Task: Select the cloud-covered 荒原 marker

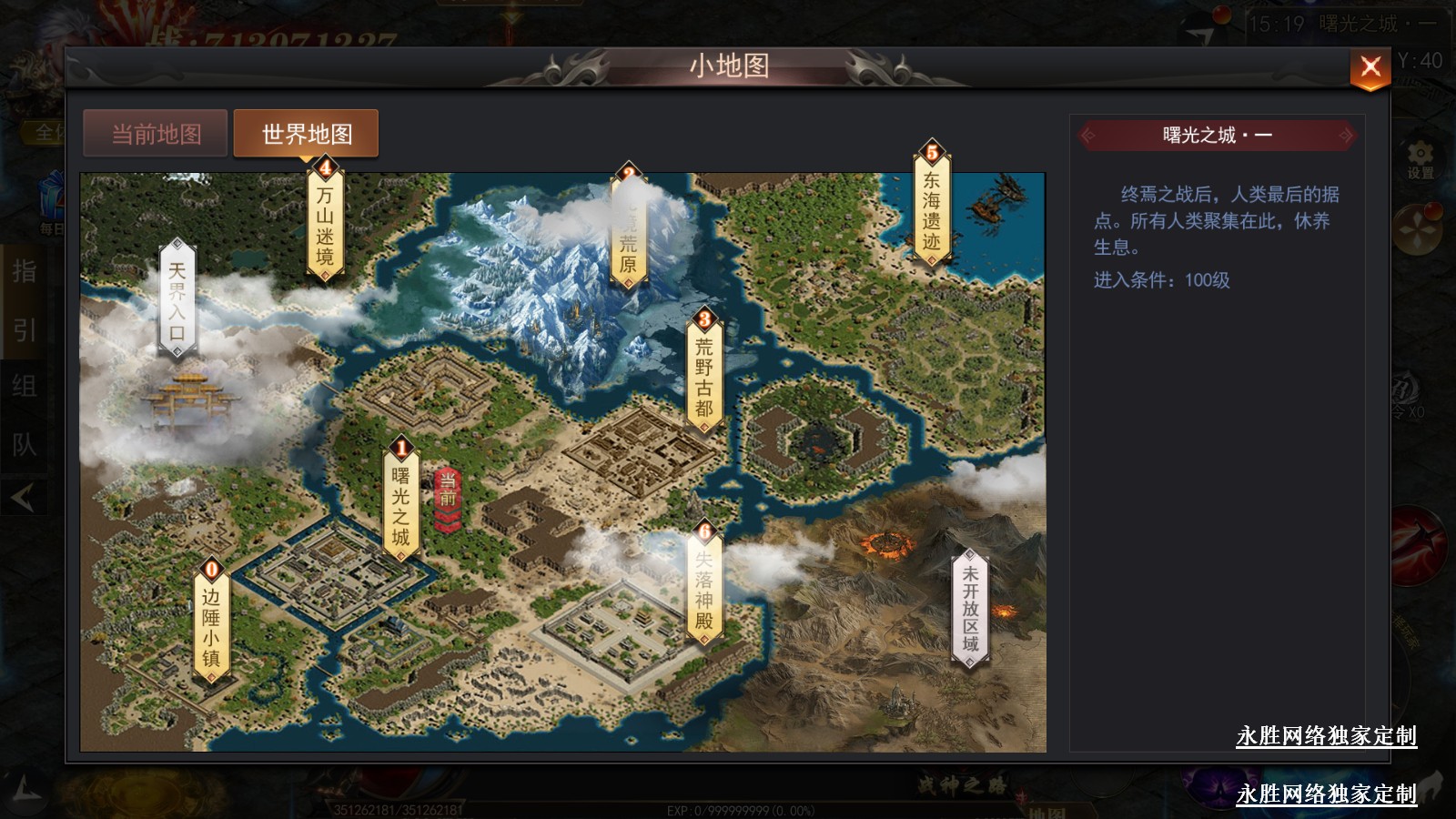Action: [628, 231]
